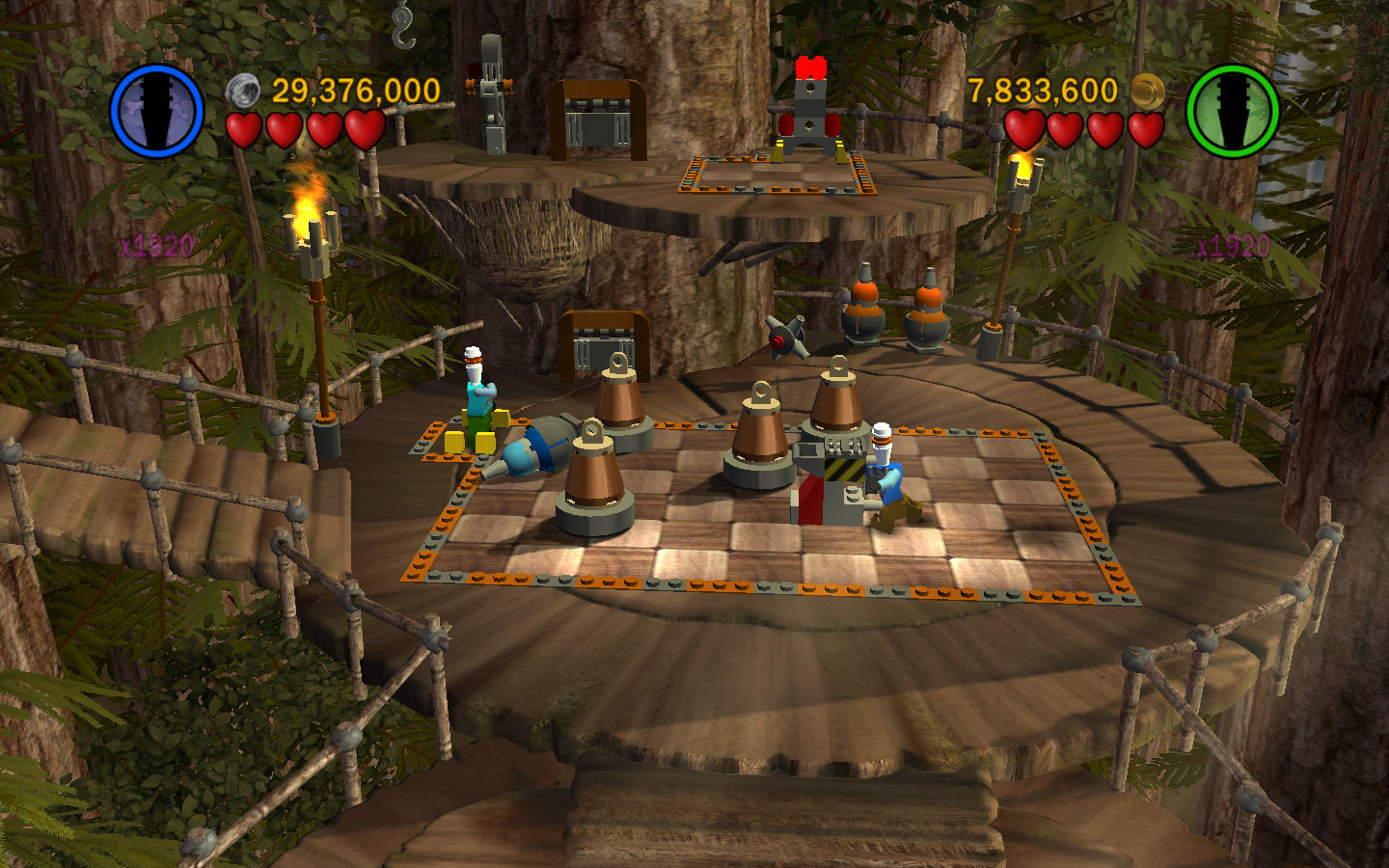Select player two's green-ringed character portrait
Screen dimensions: 1389x868
tap(1232, 111)
